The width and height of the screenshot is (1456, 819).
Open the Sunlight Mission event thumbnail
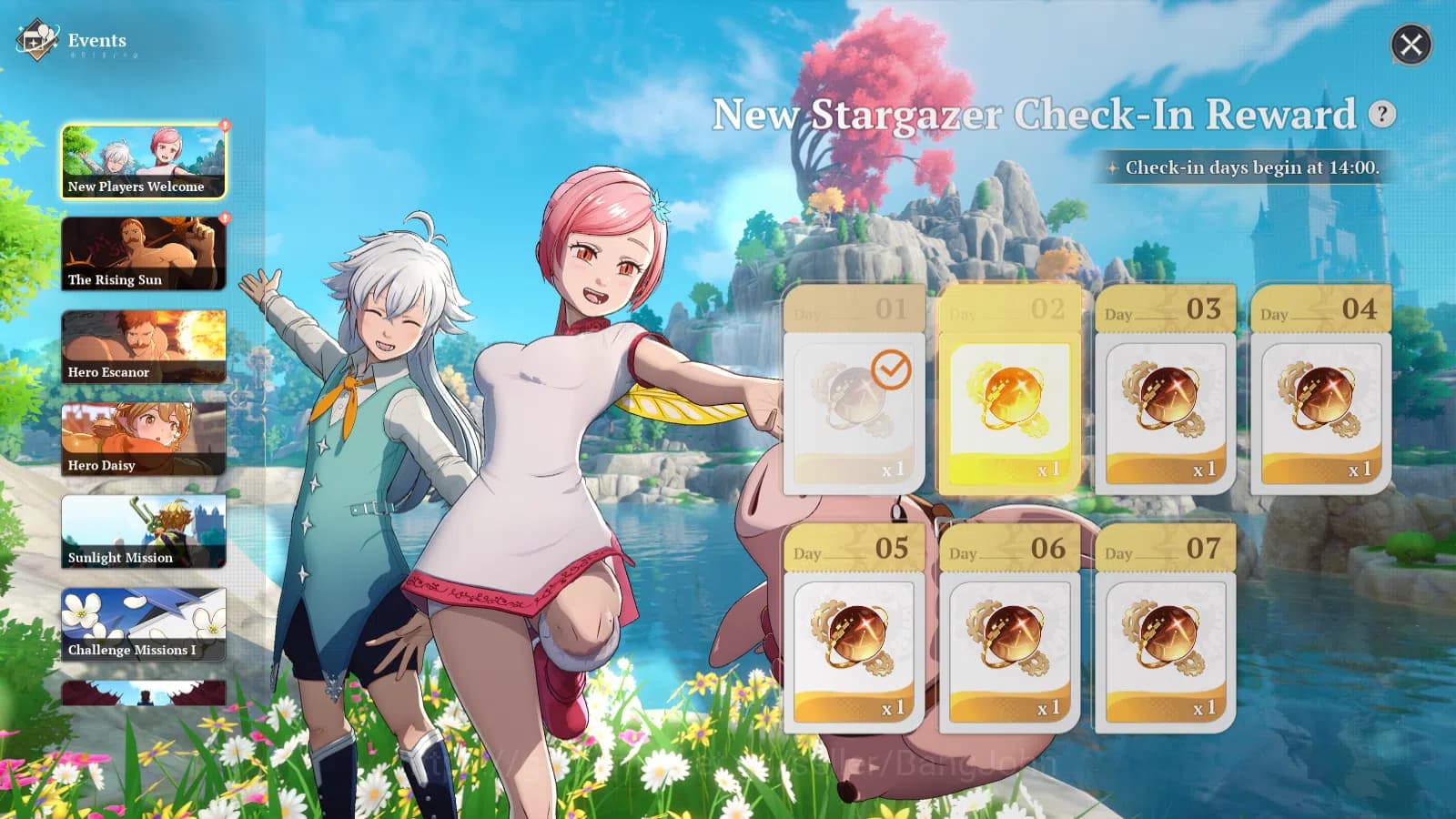point(142,530)
